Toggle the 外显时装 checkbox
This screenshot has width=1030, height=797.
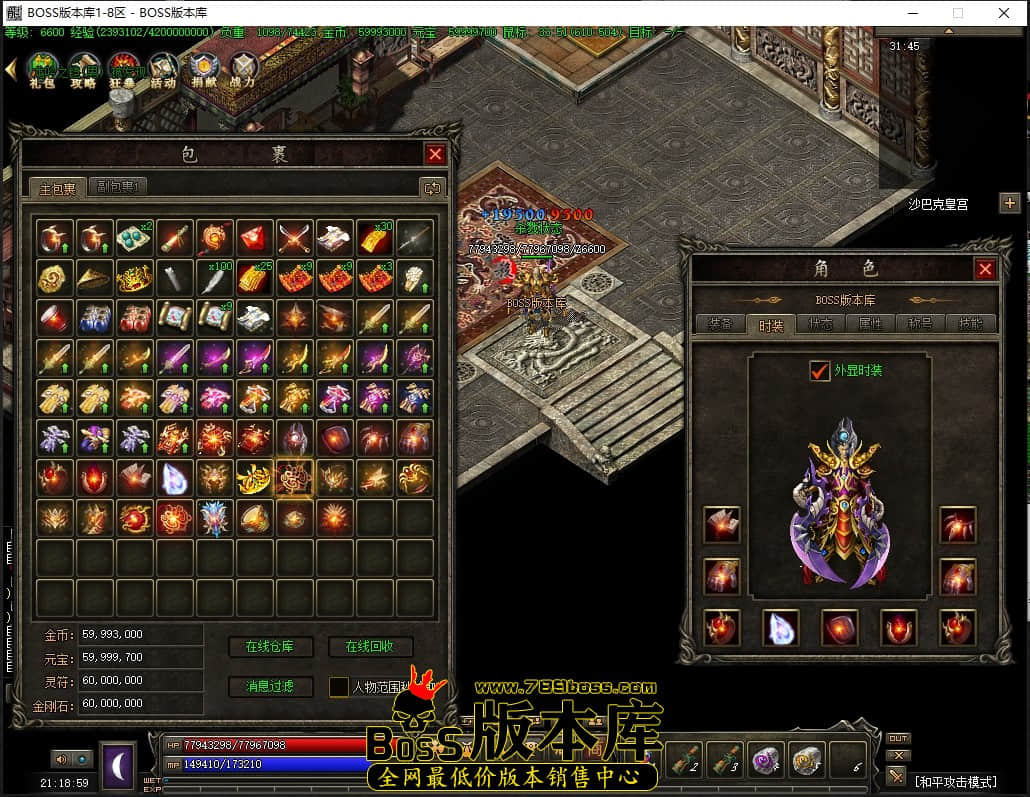(820, 371)
